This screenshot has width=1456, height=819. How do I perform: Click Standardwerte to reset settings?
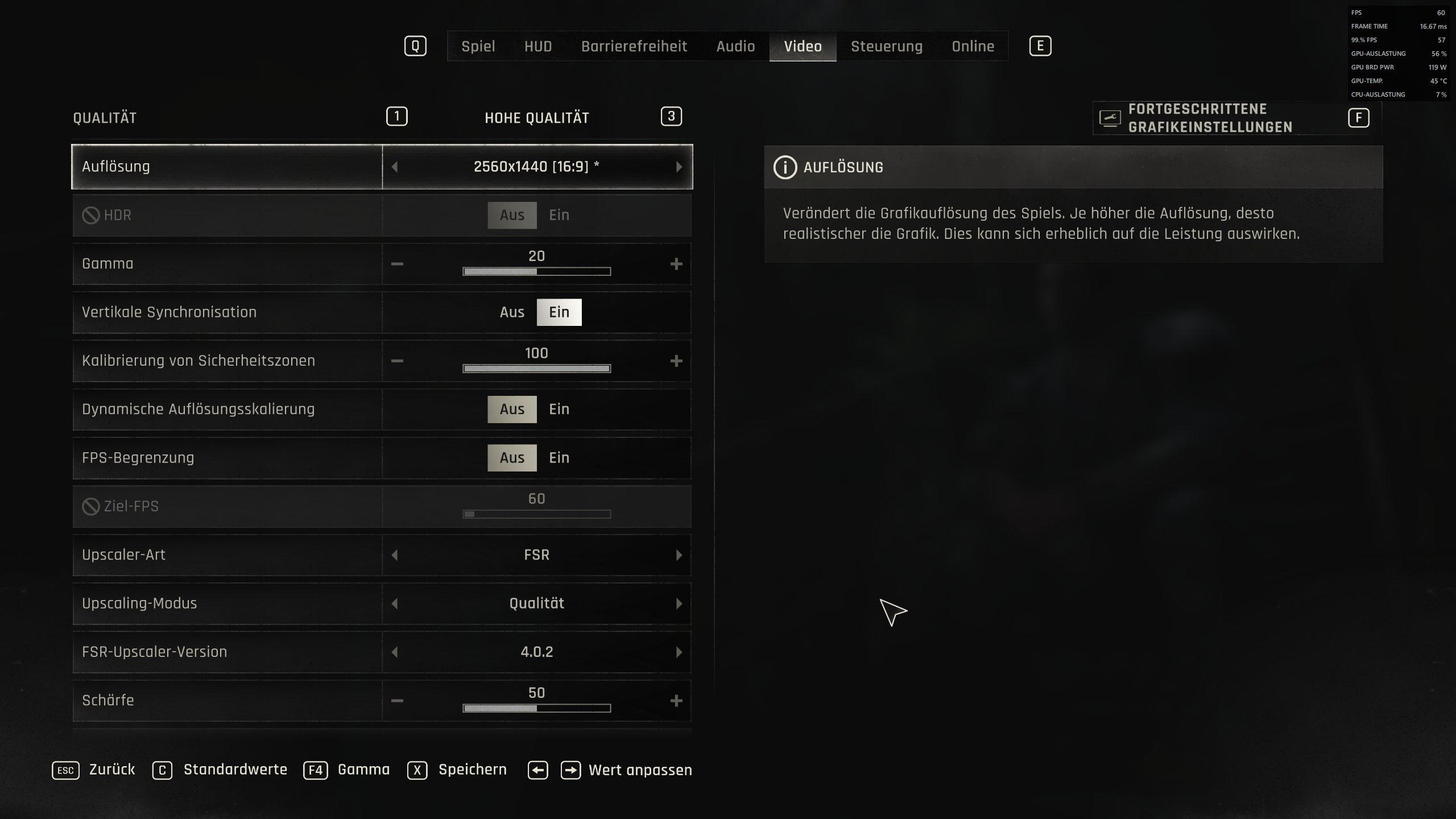(x=234, y=770)
